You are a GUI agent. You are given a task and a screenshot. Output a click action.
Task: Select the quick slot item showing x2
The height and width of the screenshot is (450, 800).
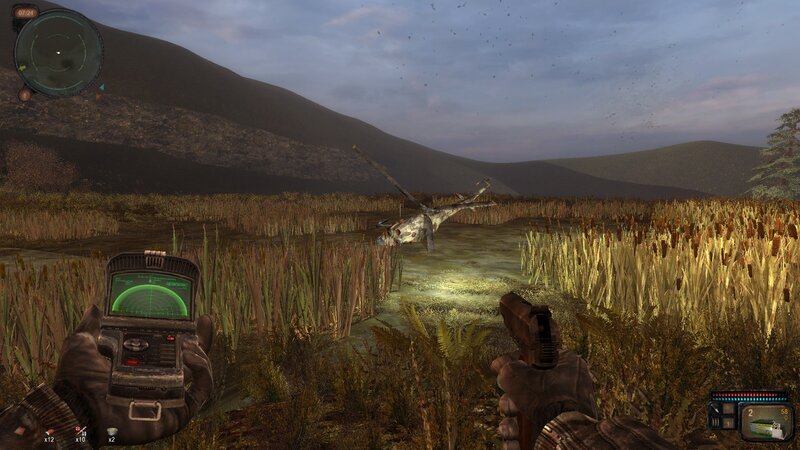pos(112,432)
